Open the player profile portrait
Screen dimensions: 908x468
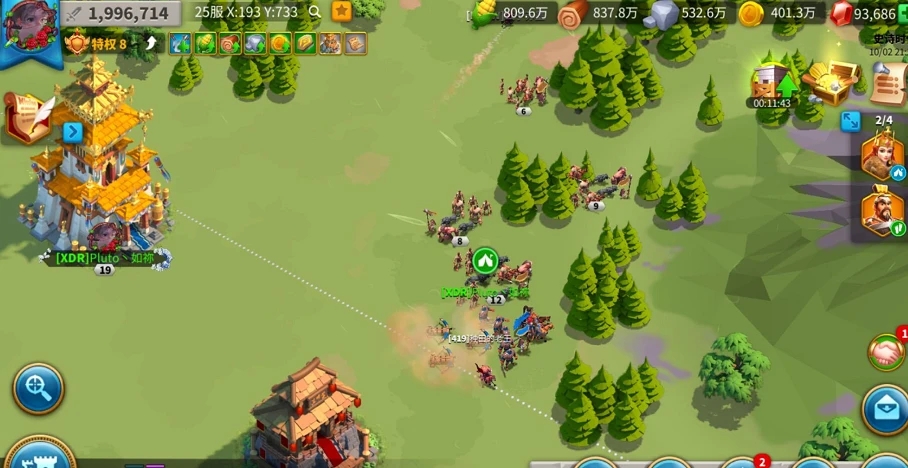[x=27, y=26]
